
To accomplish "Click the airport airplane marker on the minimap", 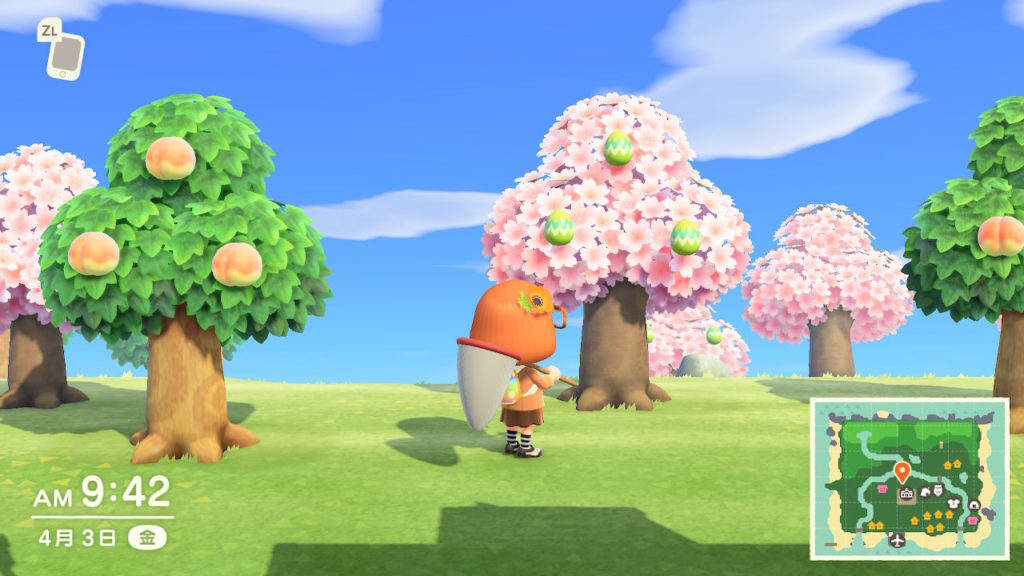I will [x=897, y=539].
